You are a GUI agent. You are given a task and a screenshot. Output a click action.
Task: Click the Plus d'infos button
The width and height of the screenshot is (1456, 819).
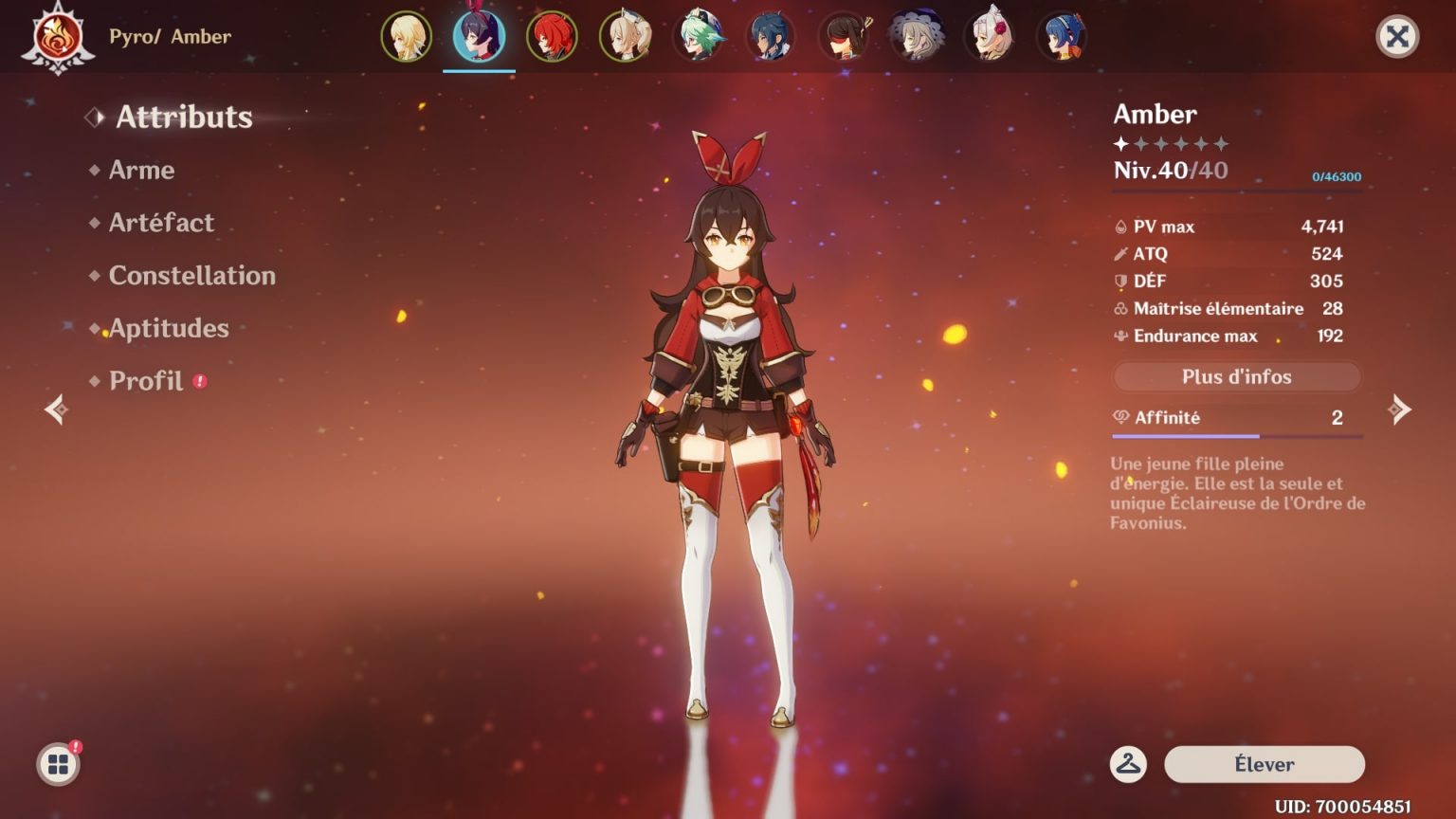[1236, 376]
